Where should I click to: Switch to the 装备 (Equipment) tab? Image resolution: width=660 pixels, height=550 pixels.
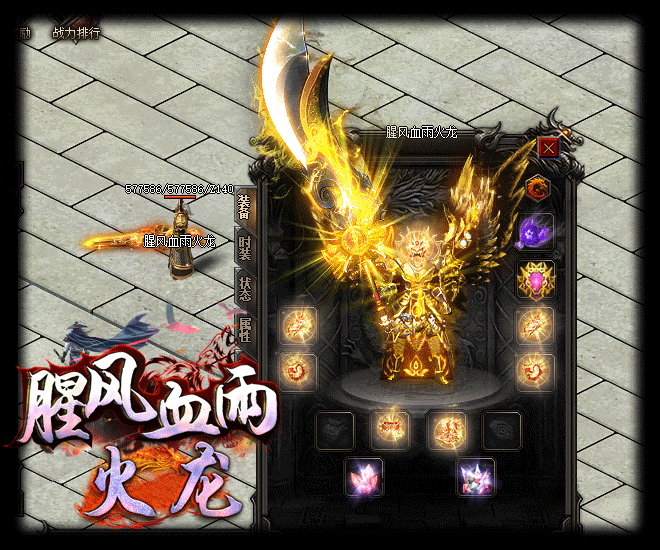[x=244, y=206]
